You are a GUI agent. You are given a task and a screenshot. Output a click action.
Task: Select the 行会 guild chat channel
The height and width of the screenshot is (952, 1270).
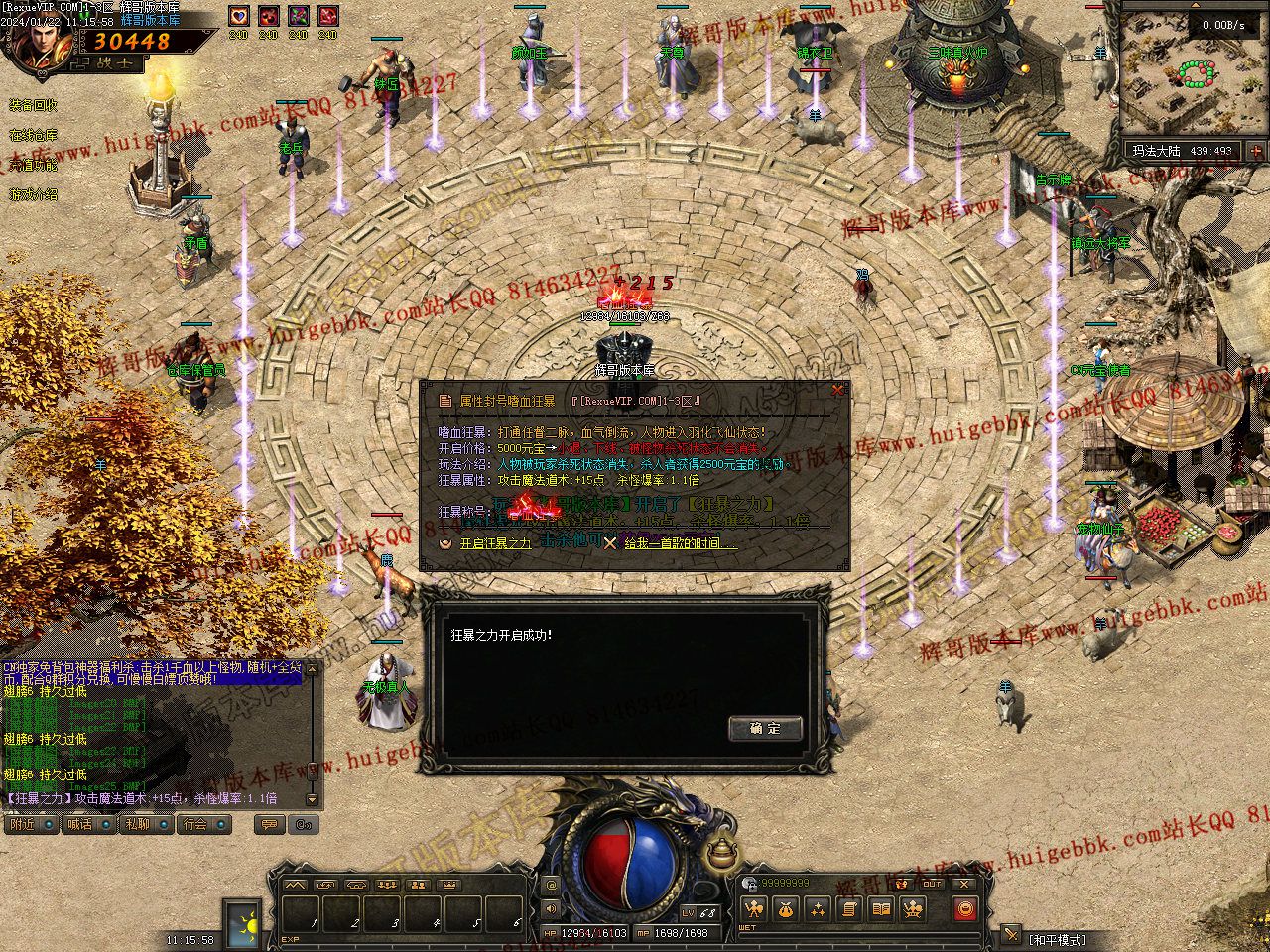[195, 824]
